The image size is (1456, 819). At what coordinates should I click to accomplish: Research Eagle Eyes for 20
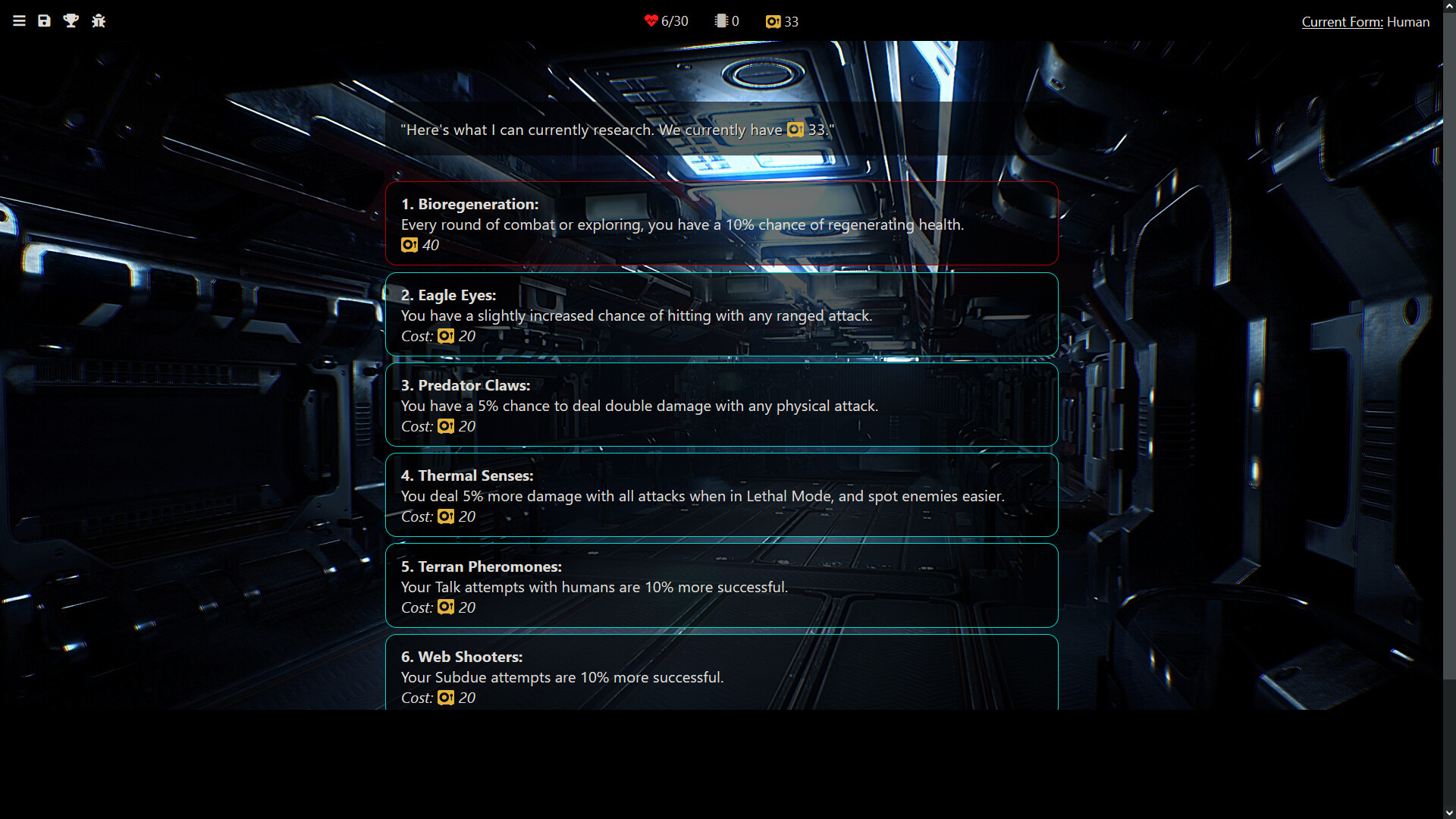(721, 315)
